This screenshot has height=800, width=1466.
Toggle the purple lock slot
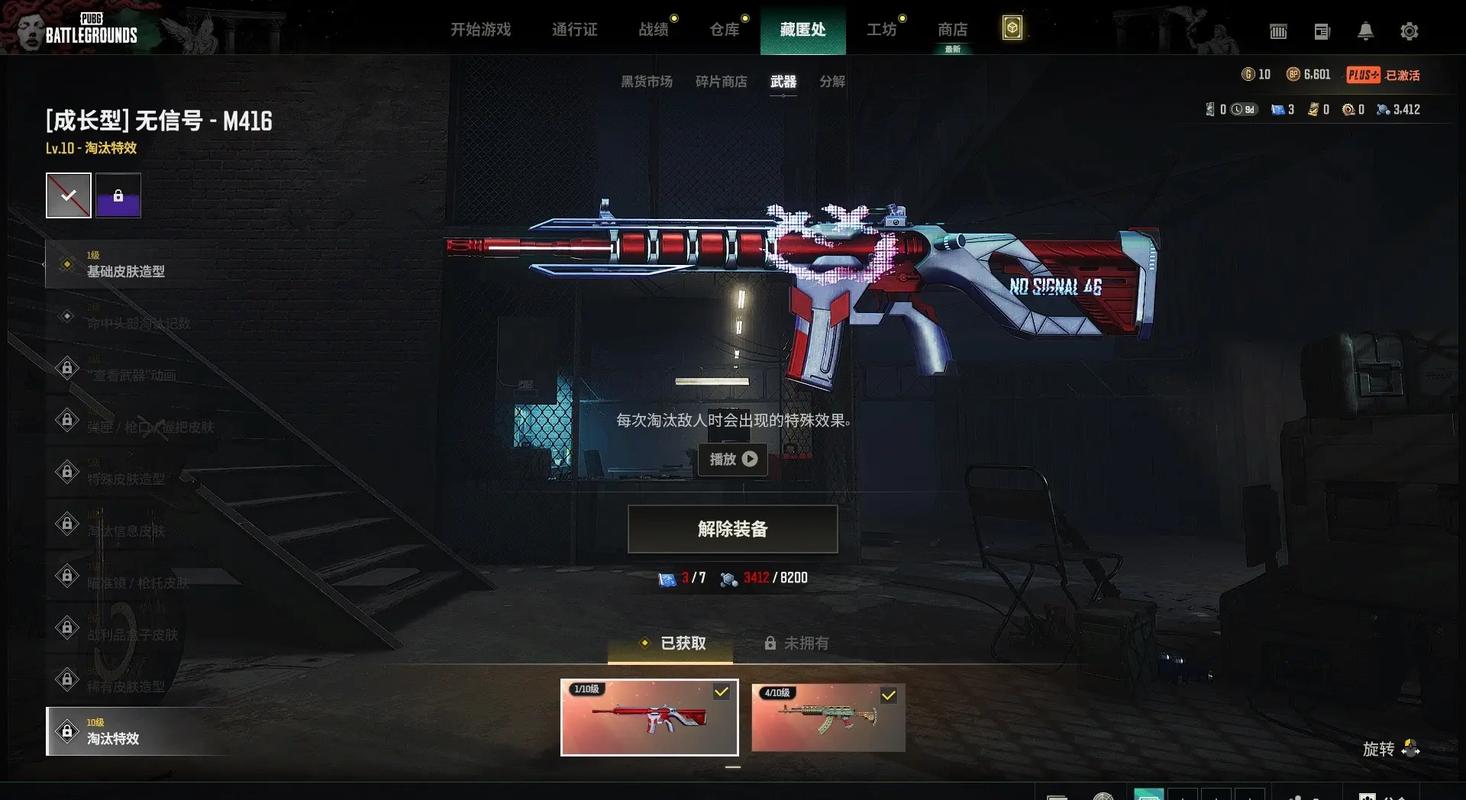click(117, 194)
